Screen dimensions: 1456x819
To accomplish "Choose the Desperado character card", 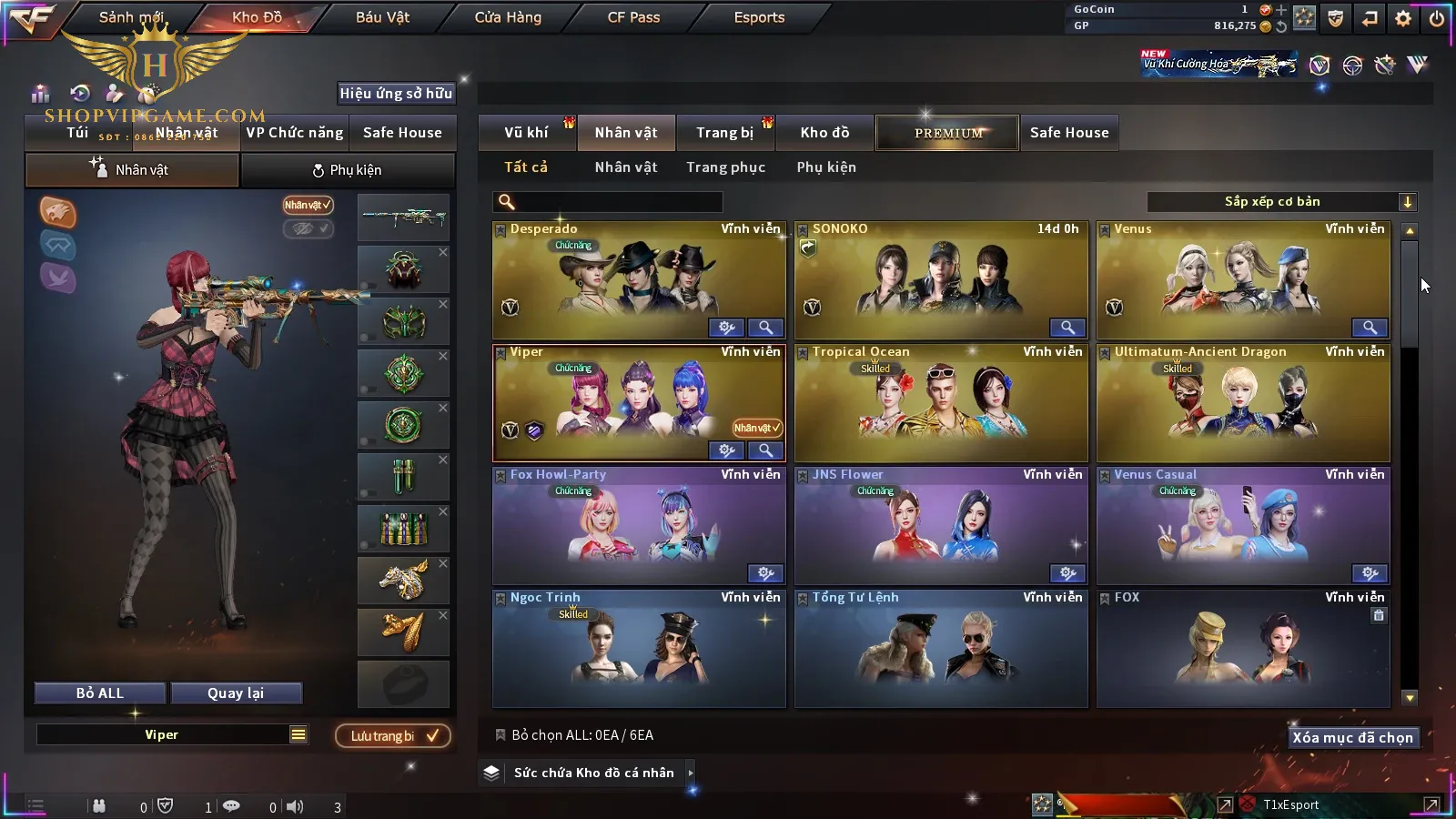I will 639,280.
